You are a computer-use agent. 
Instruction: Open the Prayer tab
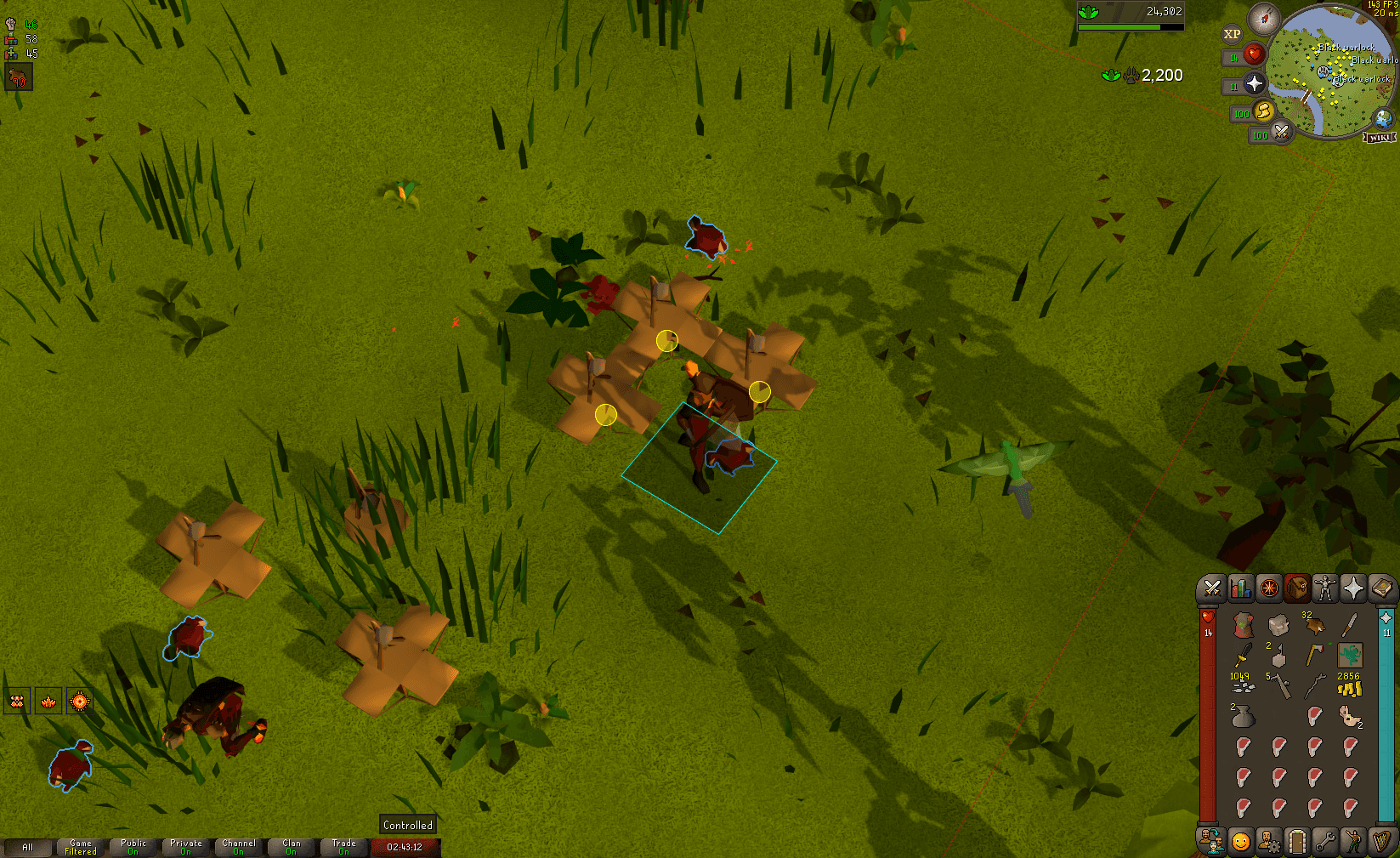coord(1355,588)
